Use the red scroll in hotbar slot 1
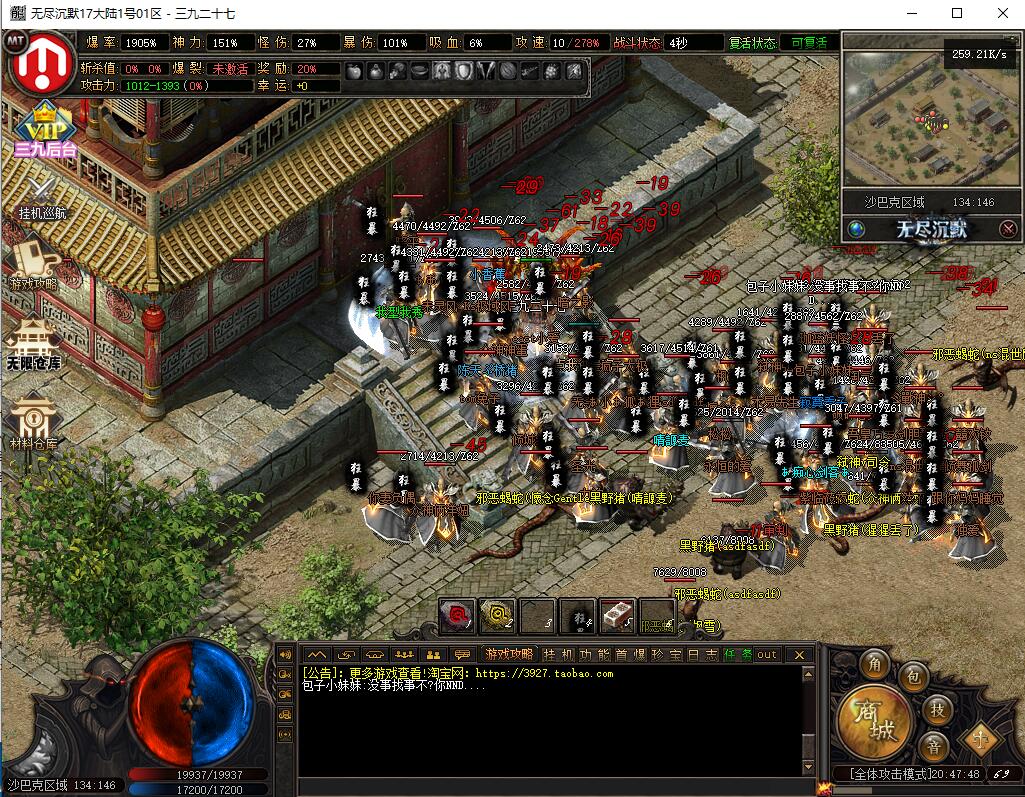 click(x=458, y=616)
